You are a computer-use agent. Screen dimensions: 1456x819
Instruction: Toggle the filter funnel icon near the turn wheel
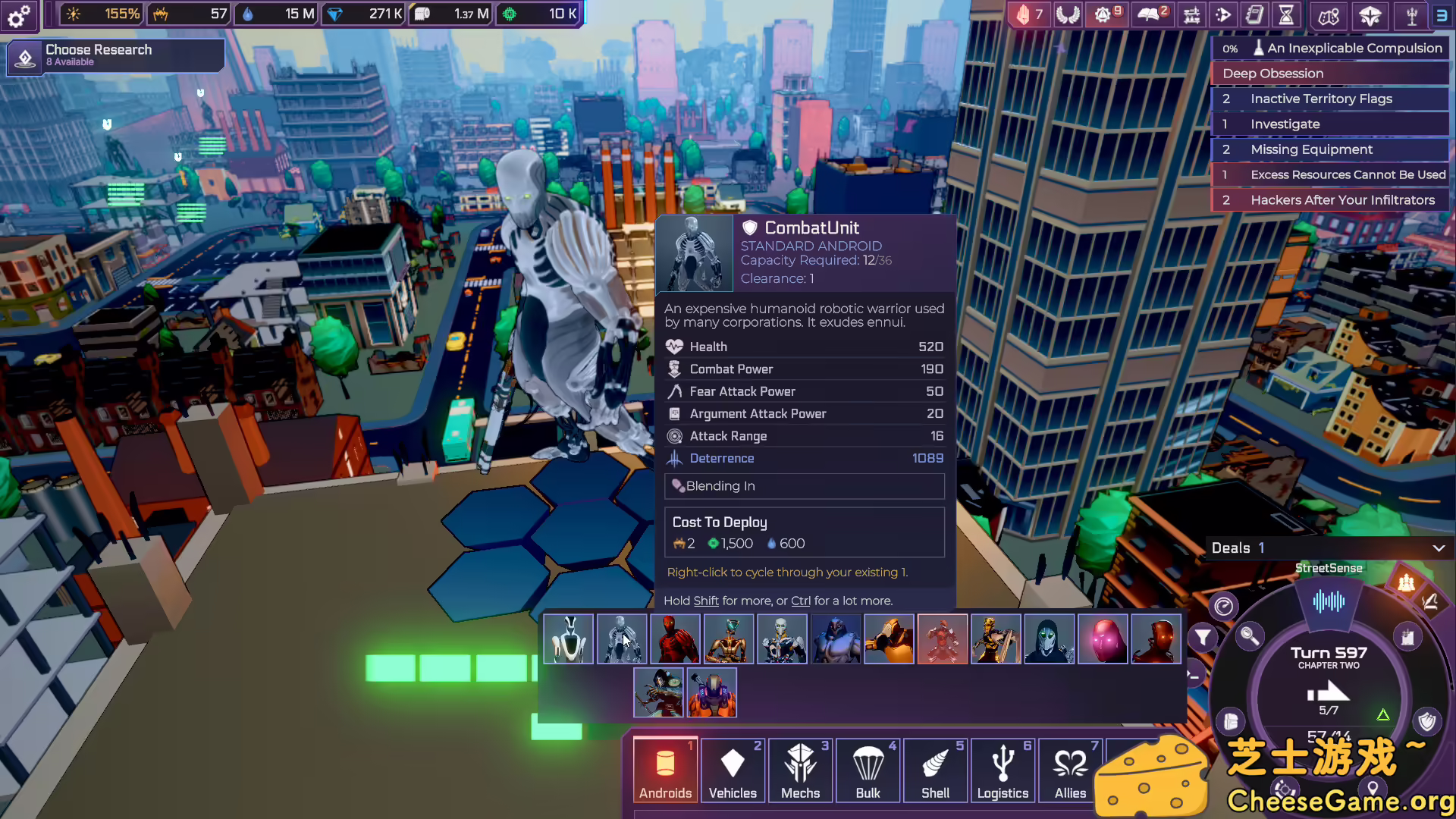coord(1203,637)
